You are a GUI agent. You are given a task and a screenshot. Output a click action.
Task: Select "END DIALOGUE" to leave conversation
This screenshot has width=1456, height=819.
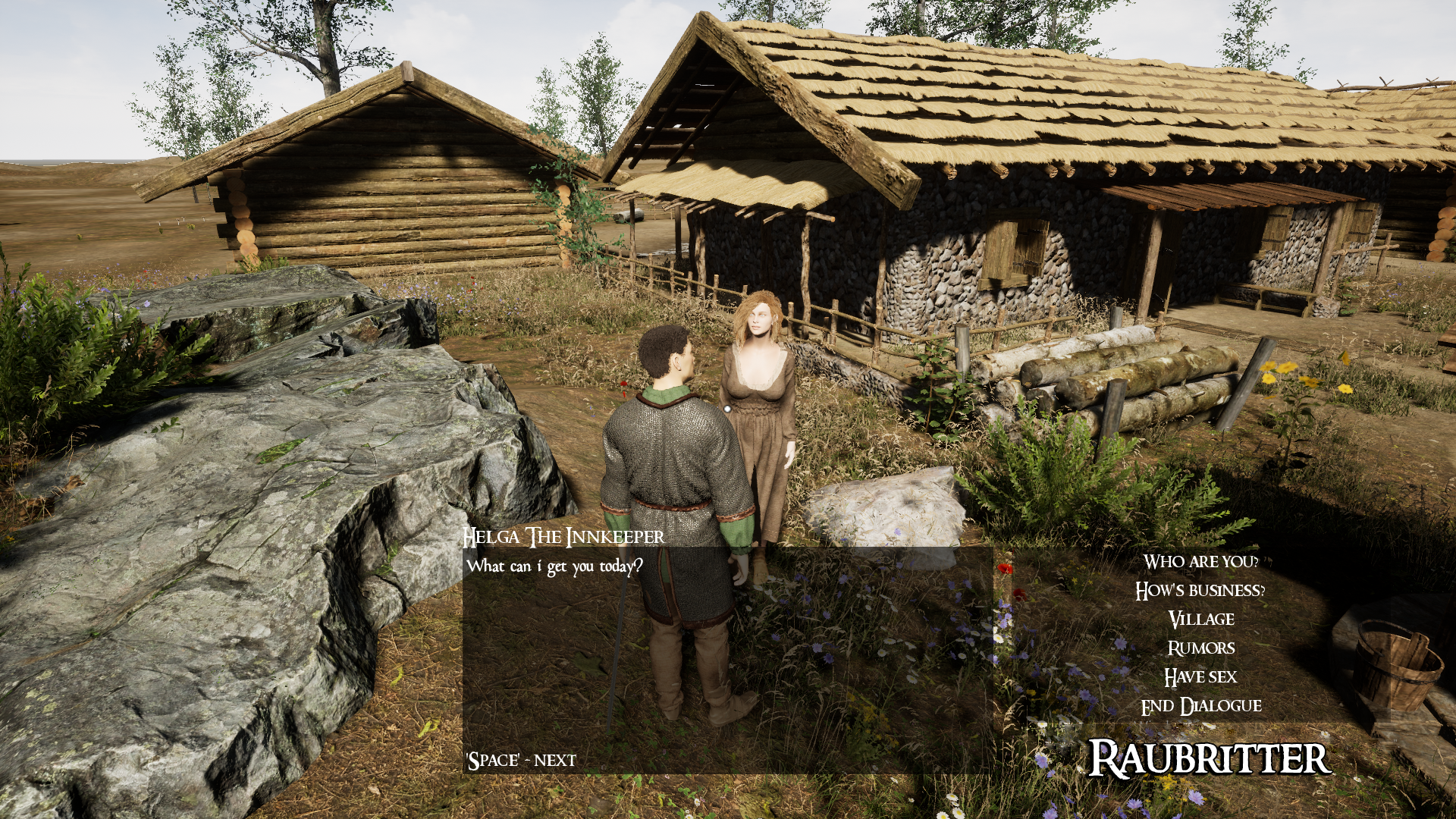coord(1200,704)
